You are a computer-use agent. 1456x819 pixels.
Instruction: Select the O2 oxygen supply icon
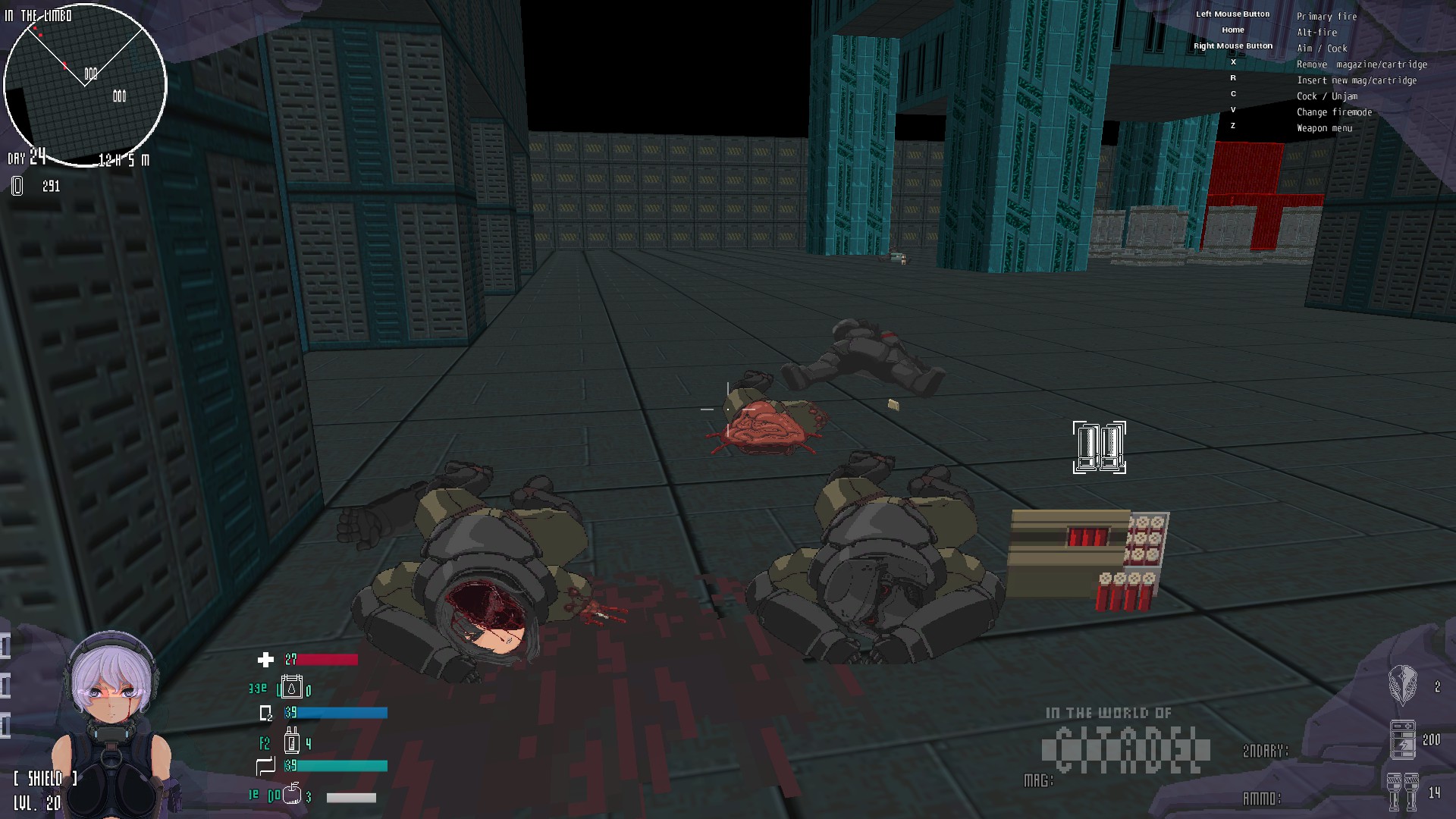pyautogui.click(x=265, y=713)
